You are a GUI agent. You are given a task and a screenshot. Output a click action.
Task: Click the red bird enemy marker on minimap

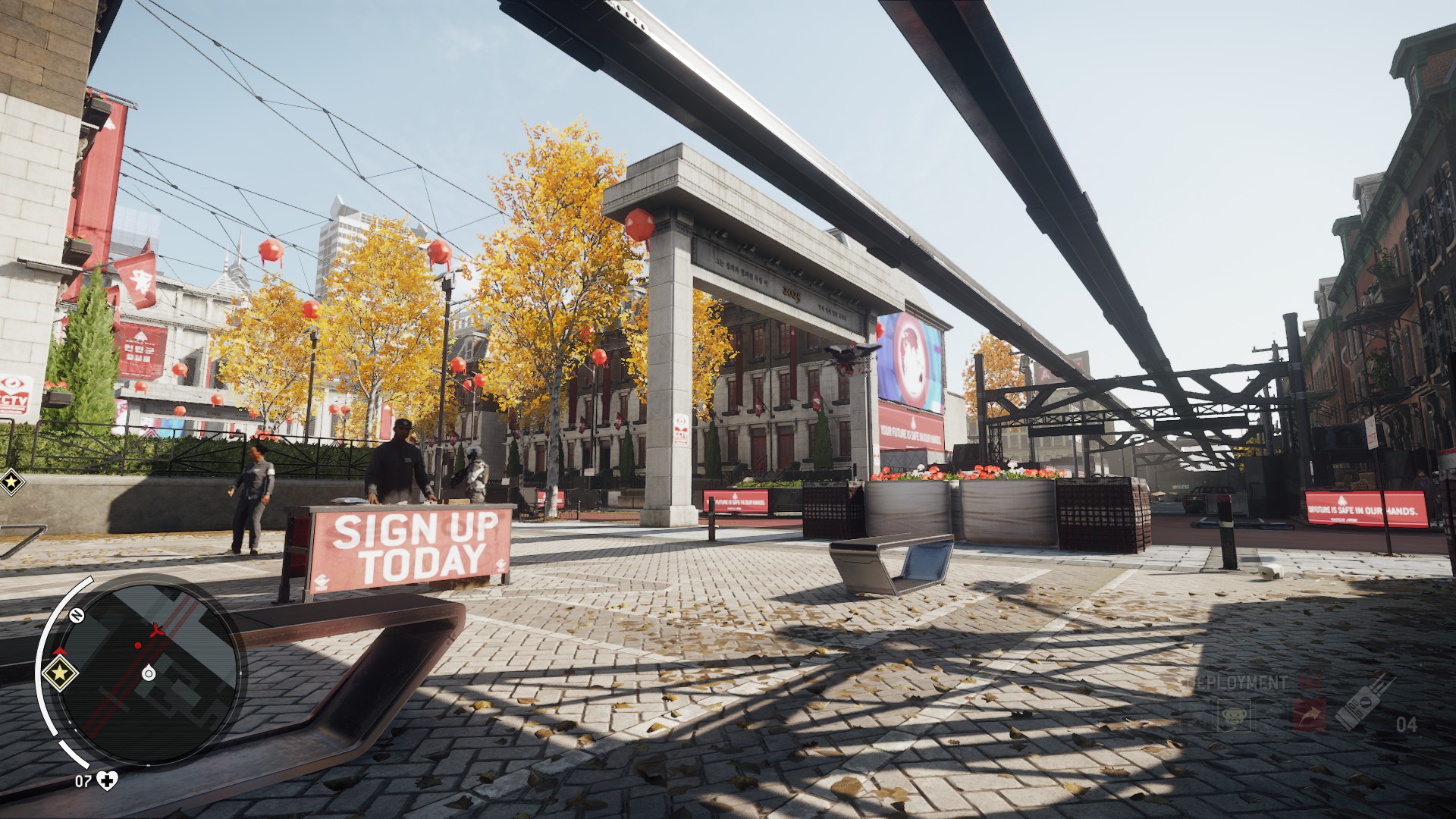click(156, 630)
